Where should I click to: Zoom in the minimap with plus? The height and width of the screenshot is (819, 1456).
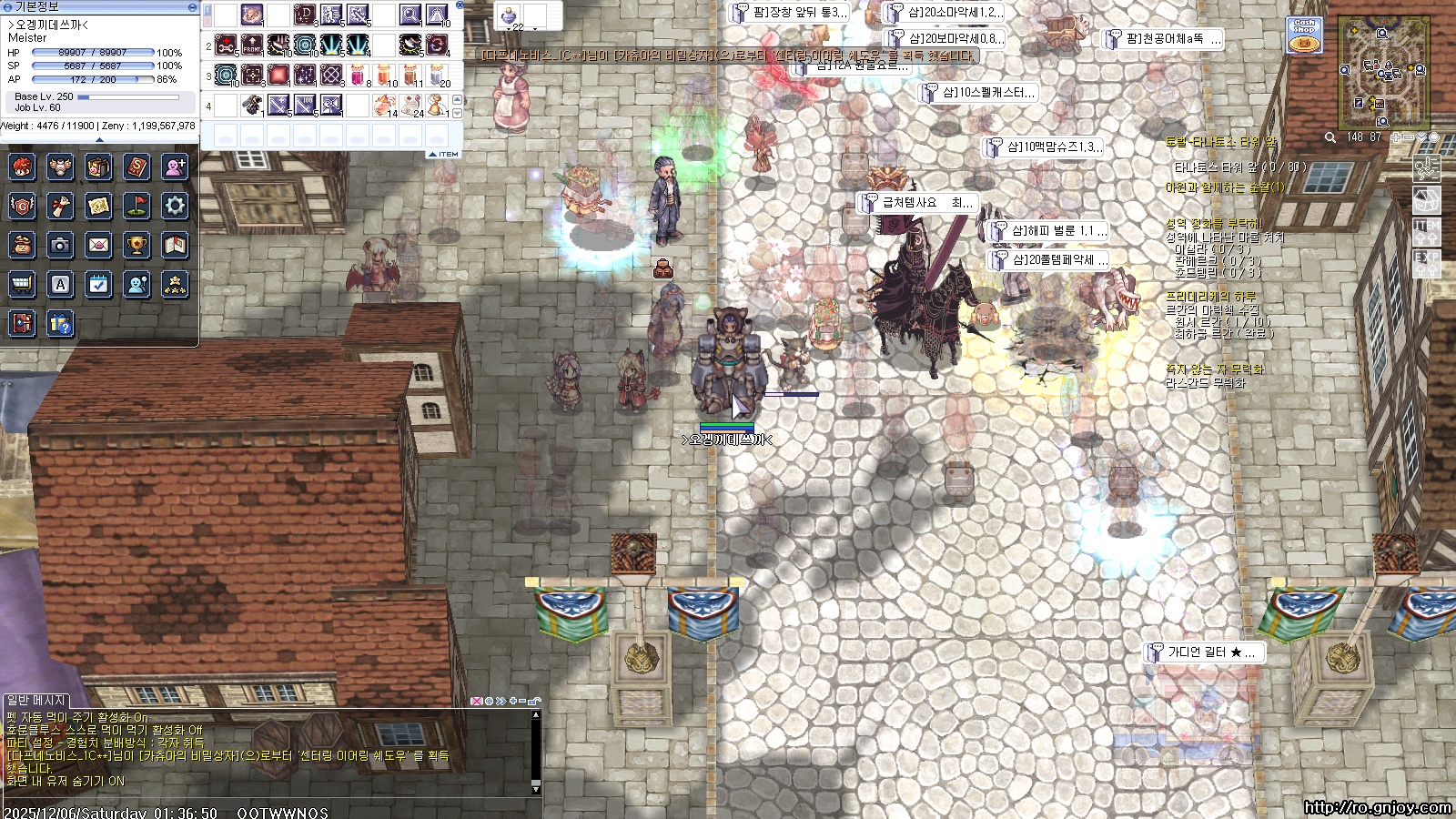point(1396,137)
